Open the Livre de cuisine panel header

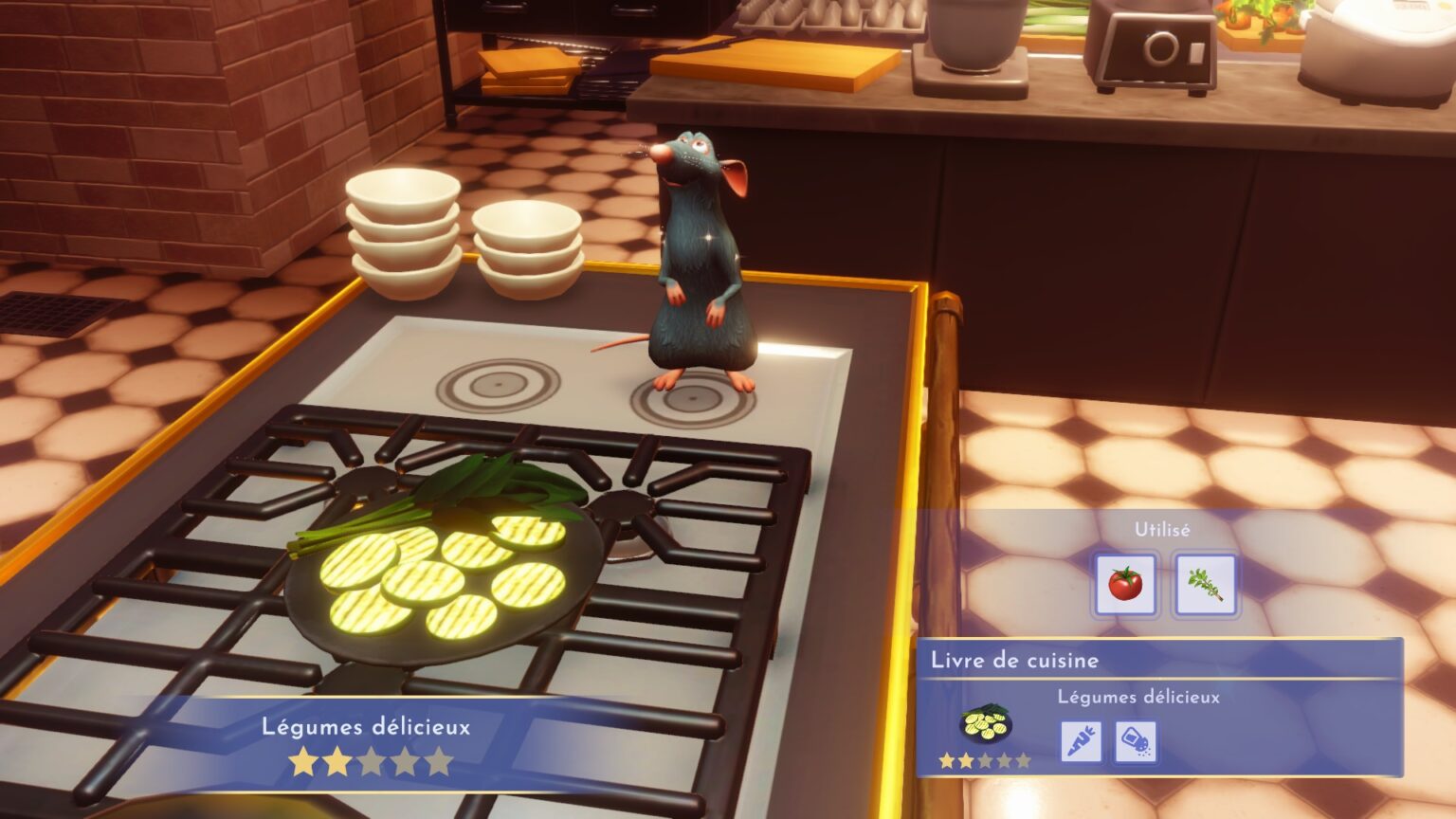pyautogui.click(x=1014, y=662)
